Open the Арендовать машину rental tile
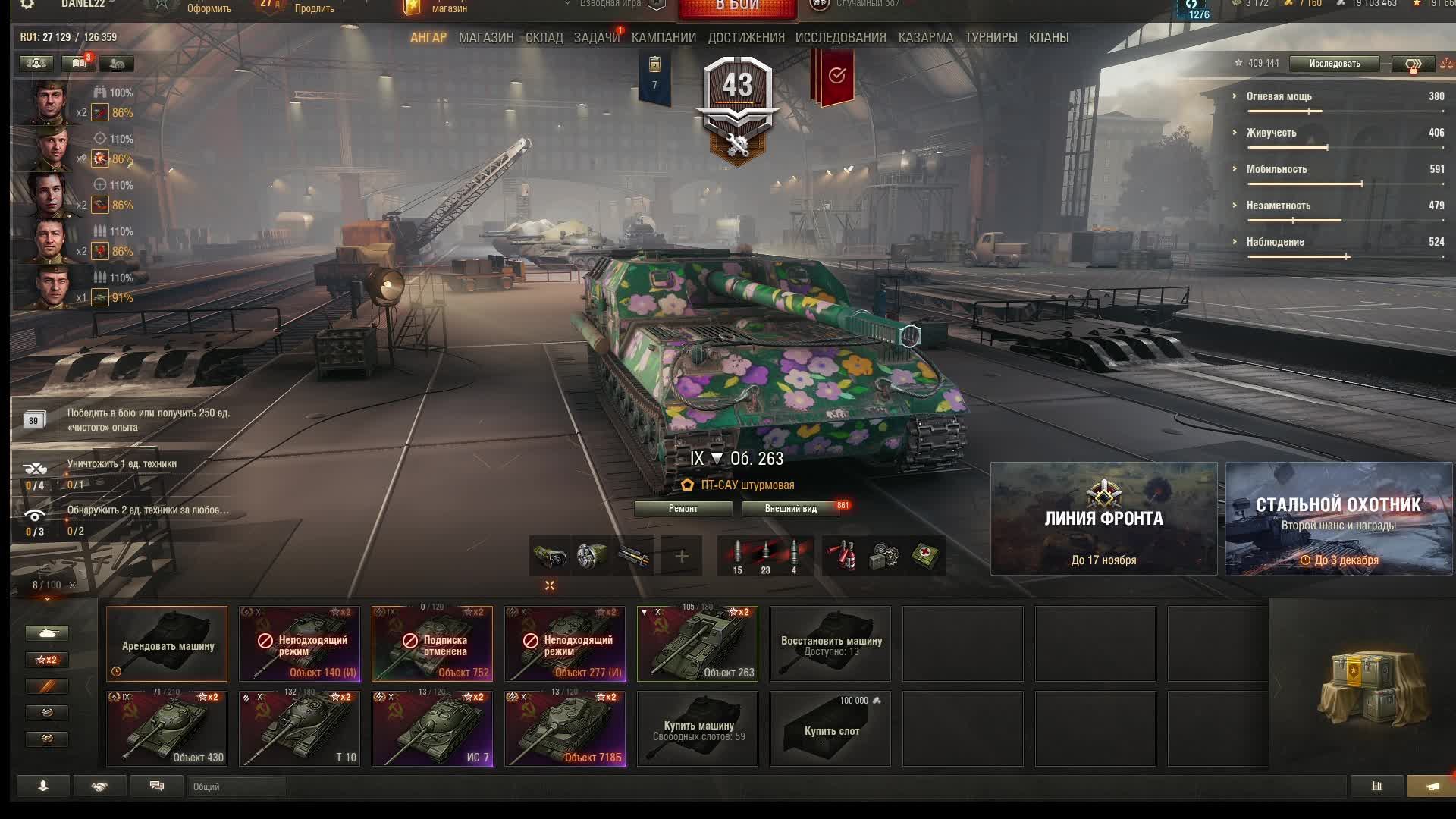Image resolution: width=1456 pixels, height=819 pixels. 167,644
